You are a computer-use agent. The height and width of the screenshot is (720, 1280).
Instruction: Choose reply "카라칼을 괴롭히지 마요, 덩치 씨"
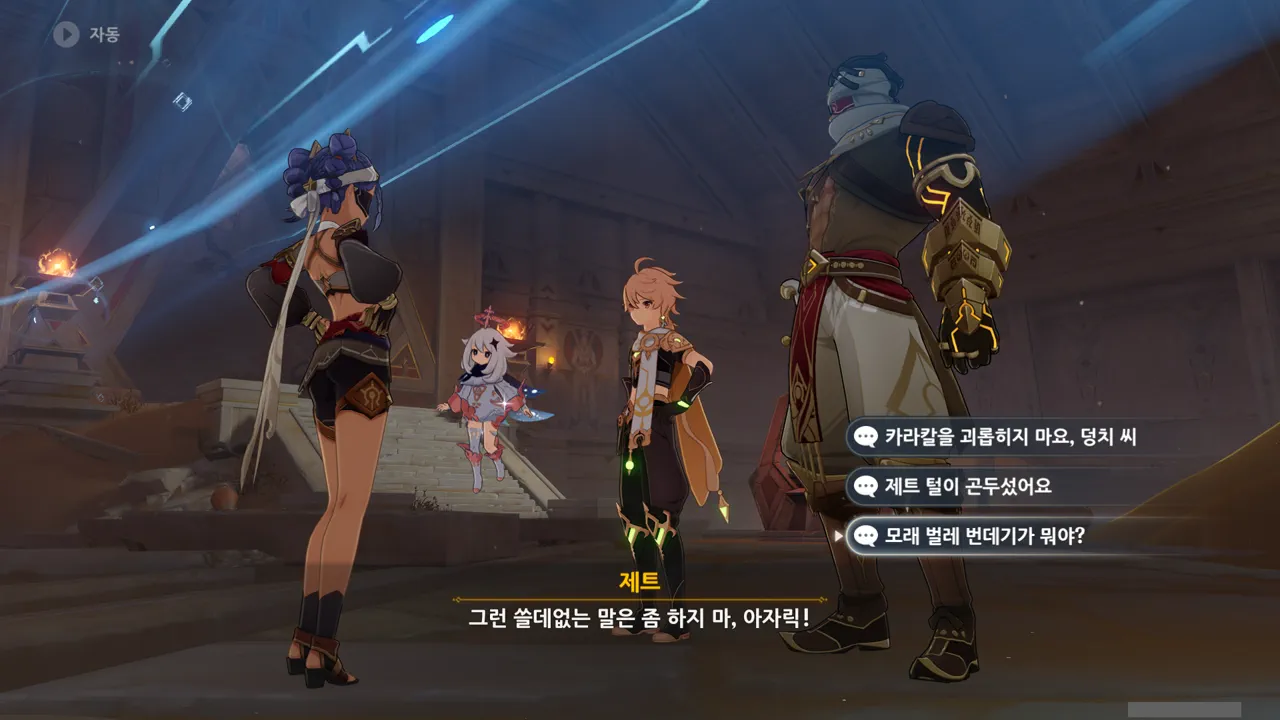click(1010, 437)
